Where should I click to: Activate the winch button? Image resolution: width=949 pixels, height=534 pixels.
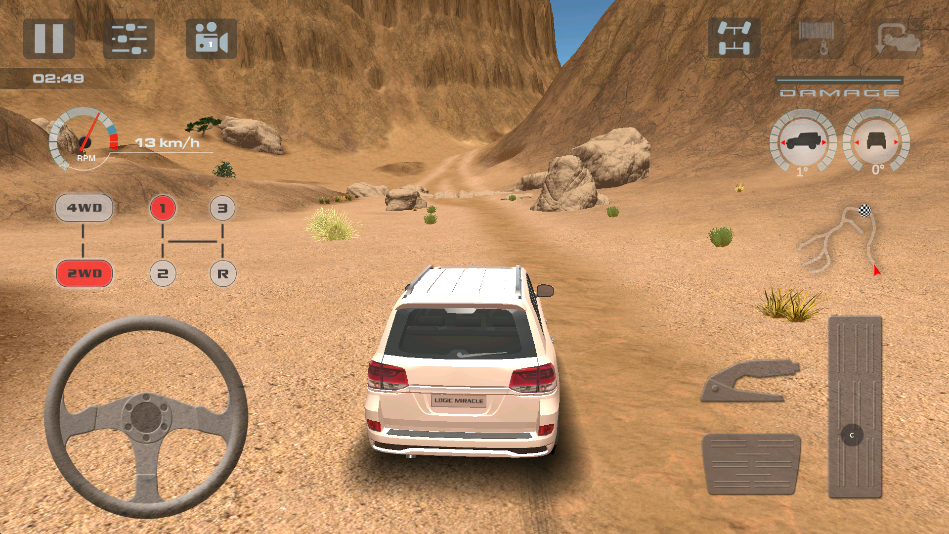tap(815, 39)
